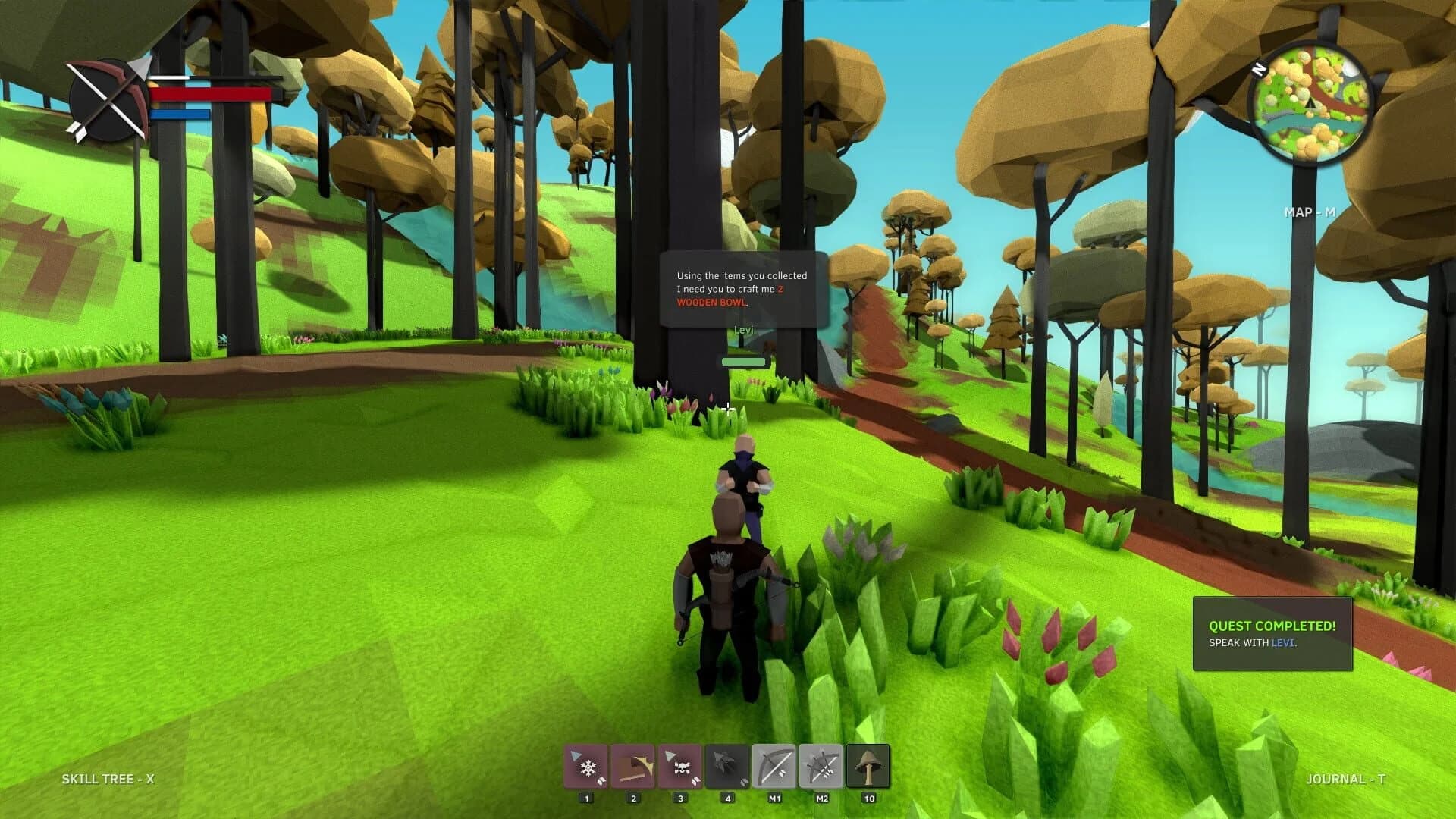Viewport: 1456px width, 819px height.
Task: Click the Levi name label above the NPC
Action: tap(744, 329)
